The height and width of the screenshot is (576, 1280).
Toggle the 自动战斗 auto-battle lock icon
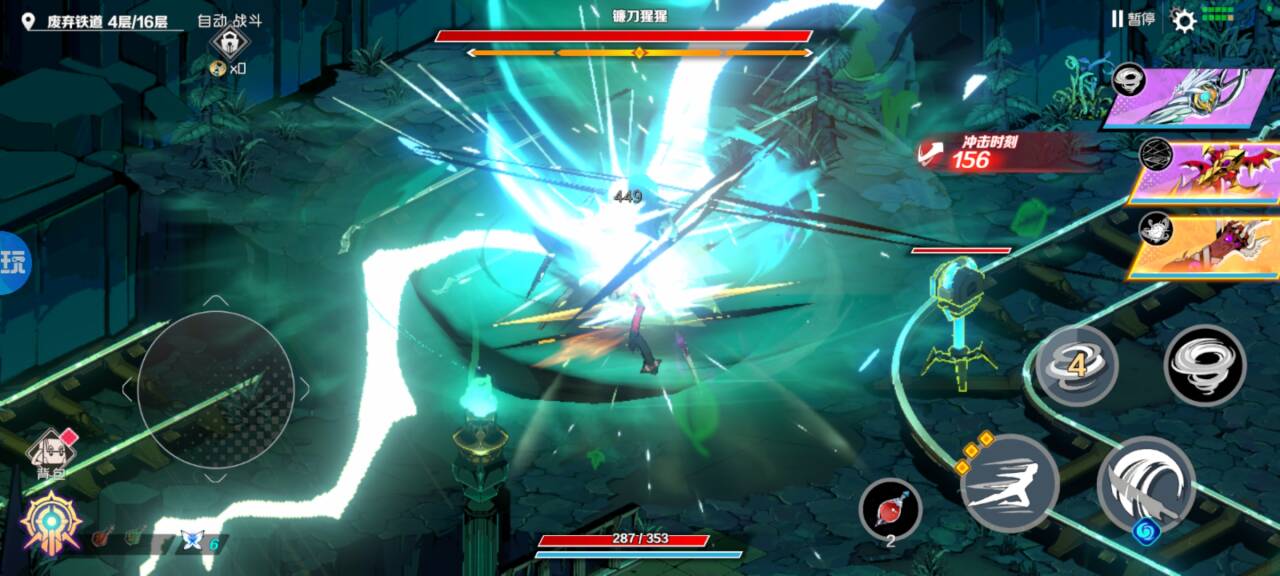230,44
